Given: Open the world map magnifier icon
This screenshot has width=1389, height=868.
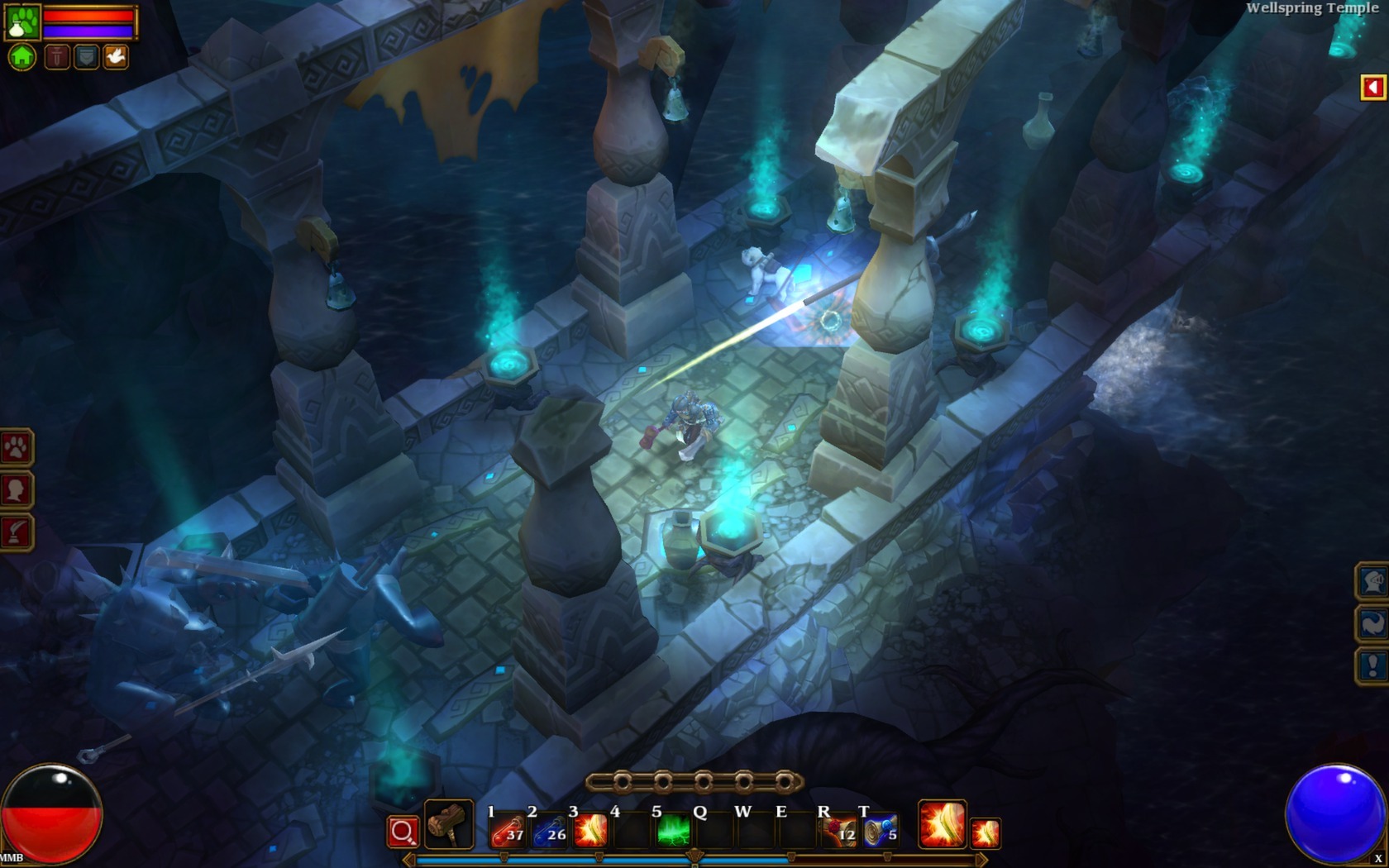Looking at the screenshot, I should click(x=403, y=831).
